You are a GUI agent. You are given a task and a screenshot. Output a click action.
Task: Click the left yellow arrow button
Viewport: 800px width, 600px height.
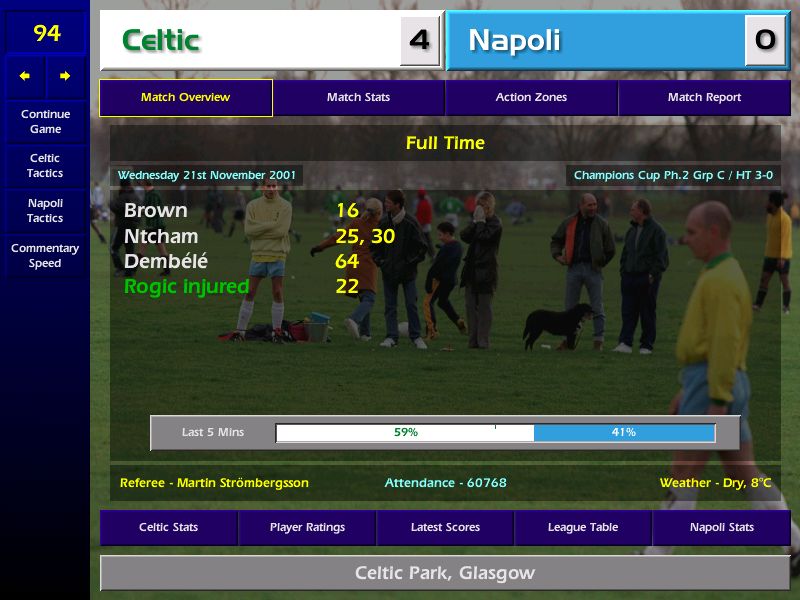tap(25, 76)
